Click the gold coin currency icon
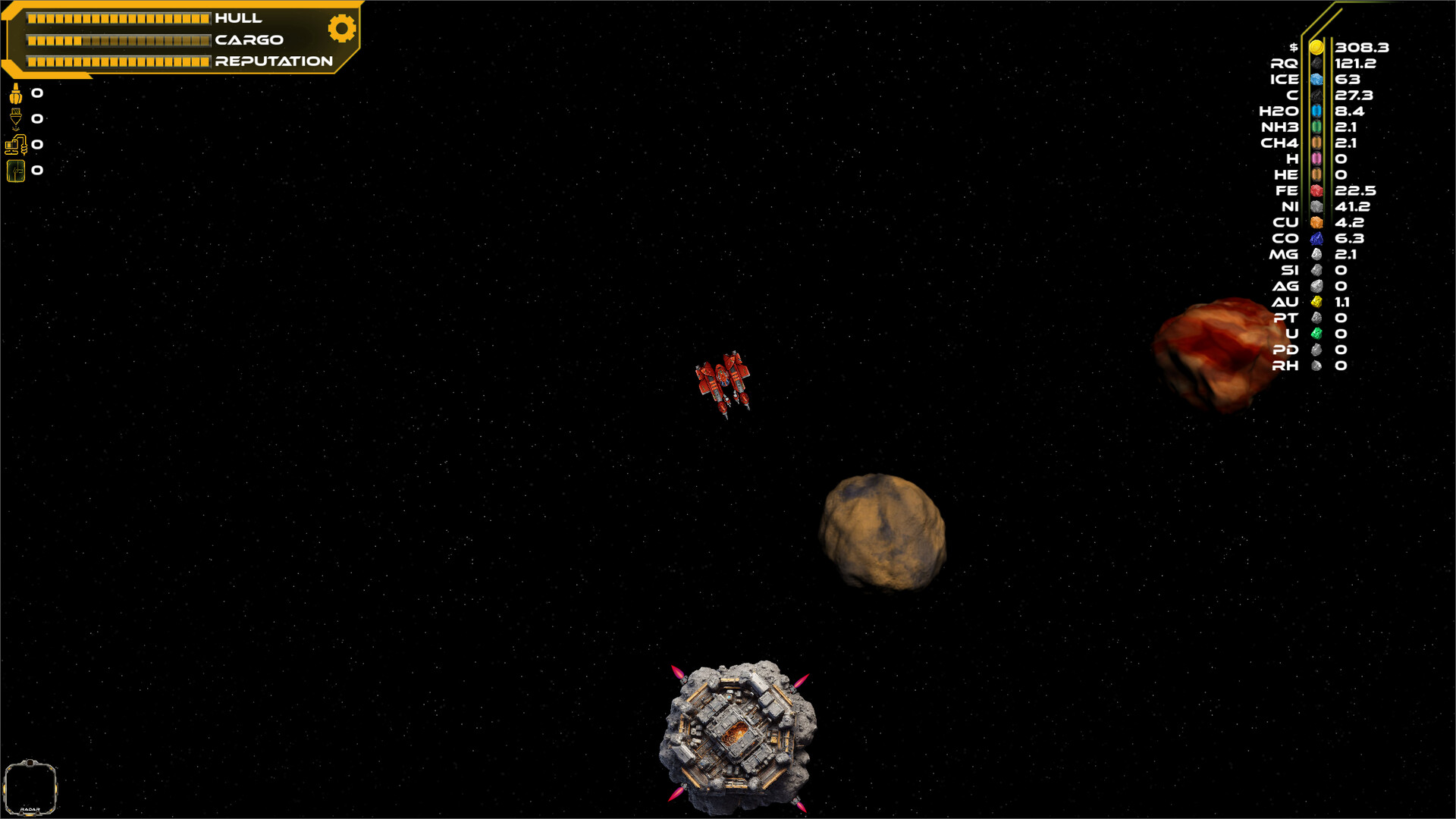This screenshot has width=1456, height=819. pos(1317,47)
